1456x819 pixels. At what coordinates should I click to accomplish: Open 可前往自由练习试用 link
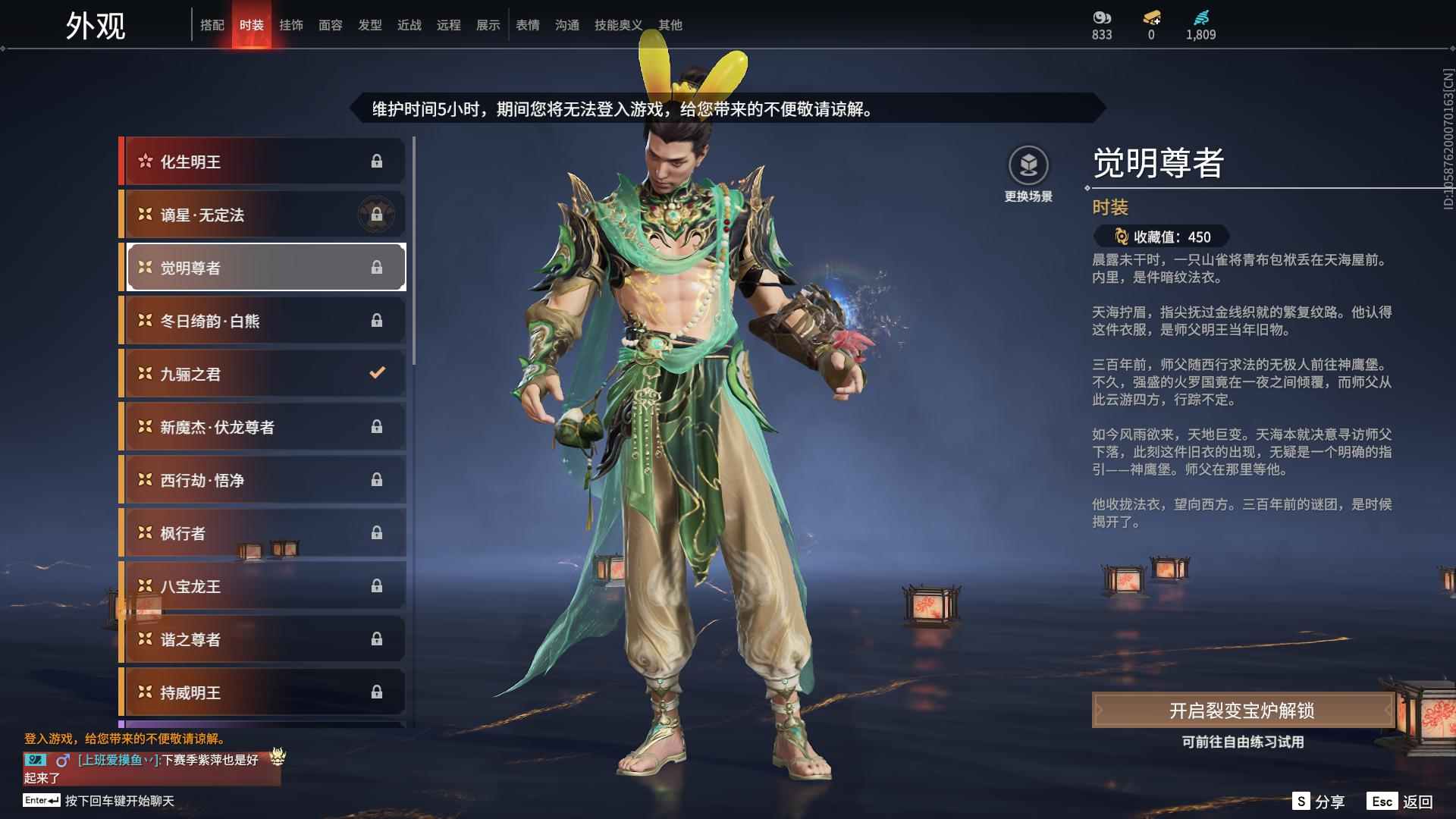(x=1243, y=743)
